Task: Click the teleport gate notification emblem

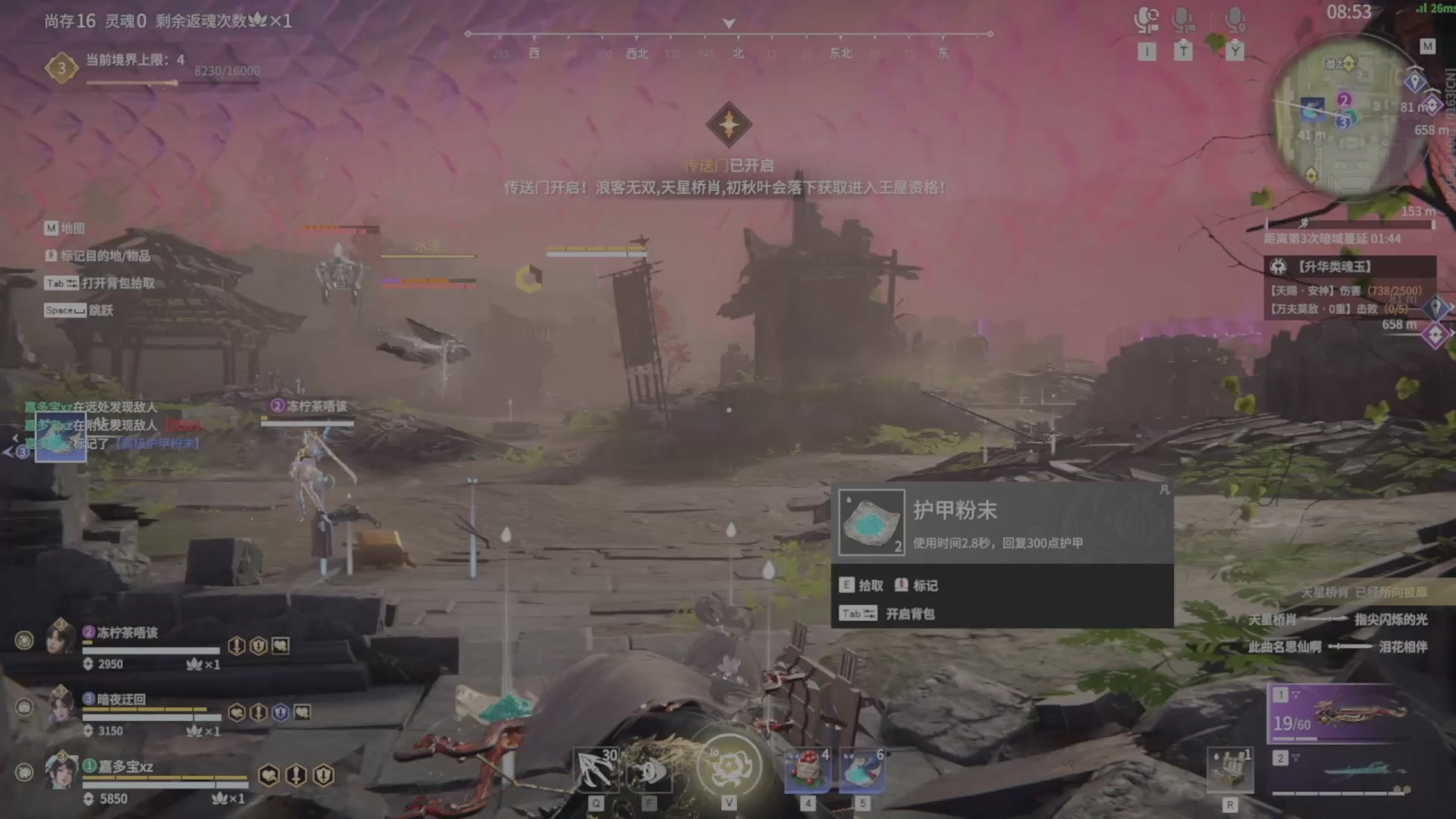Action: pos(729,124)
